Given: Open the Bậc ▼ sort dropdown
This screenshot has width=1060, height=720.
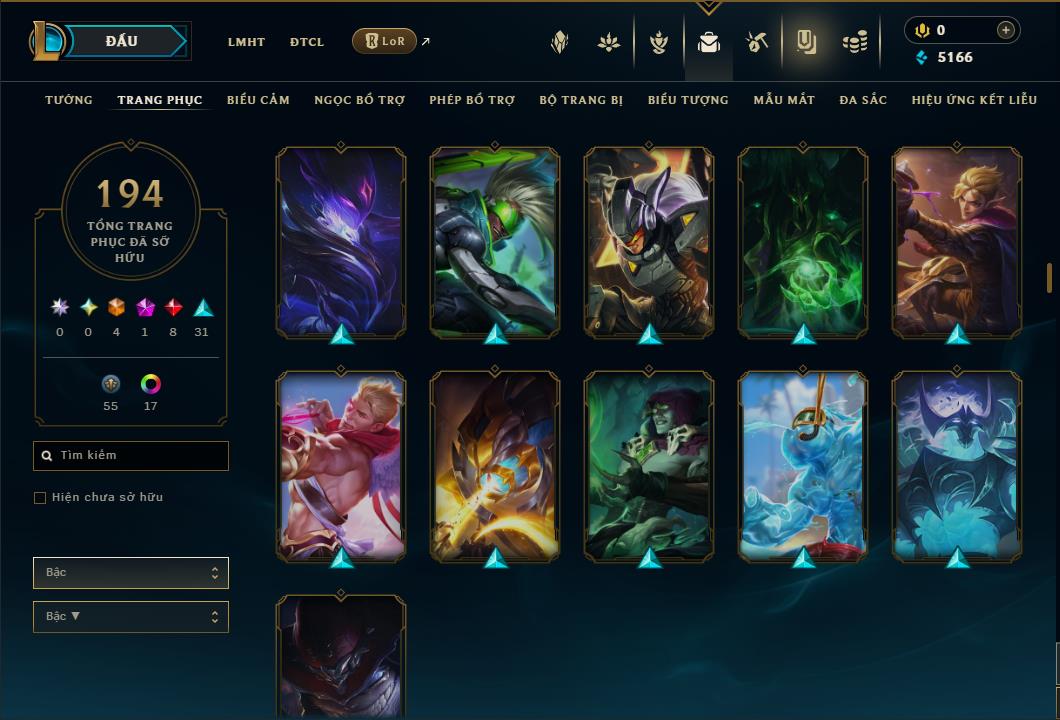Looking at the screenshot, I should click(x=131, y=616).
